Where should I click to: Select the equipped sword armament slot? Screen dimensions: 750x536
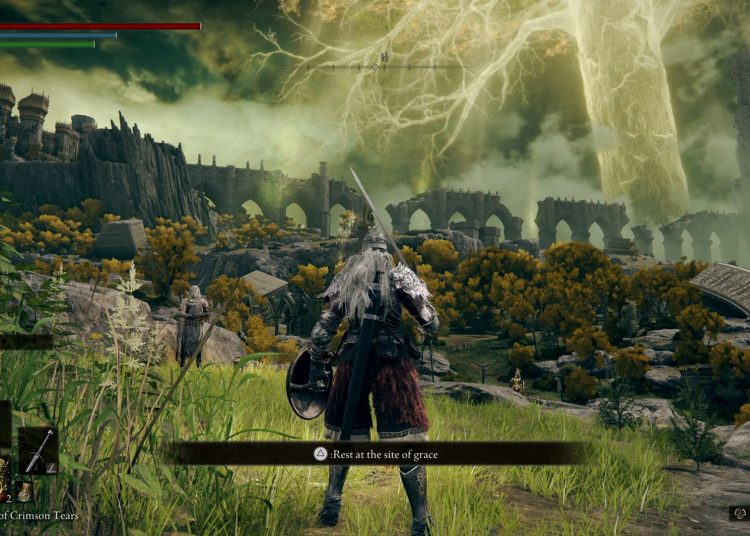38,451
